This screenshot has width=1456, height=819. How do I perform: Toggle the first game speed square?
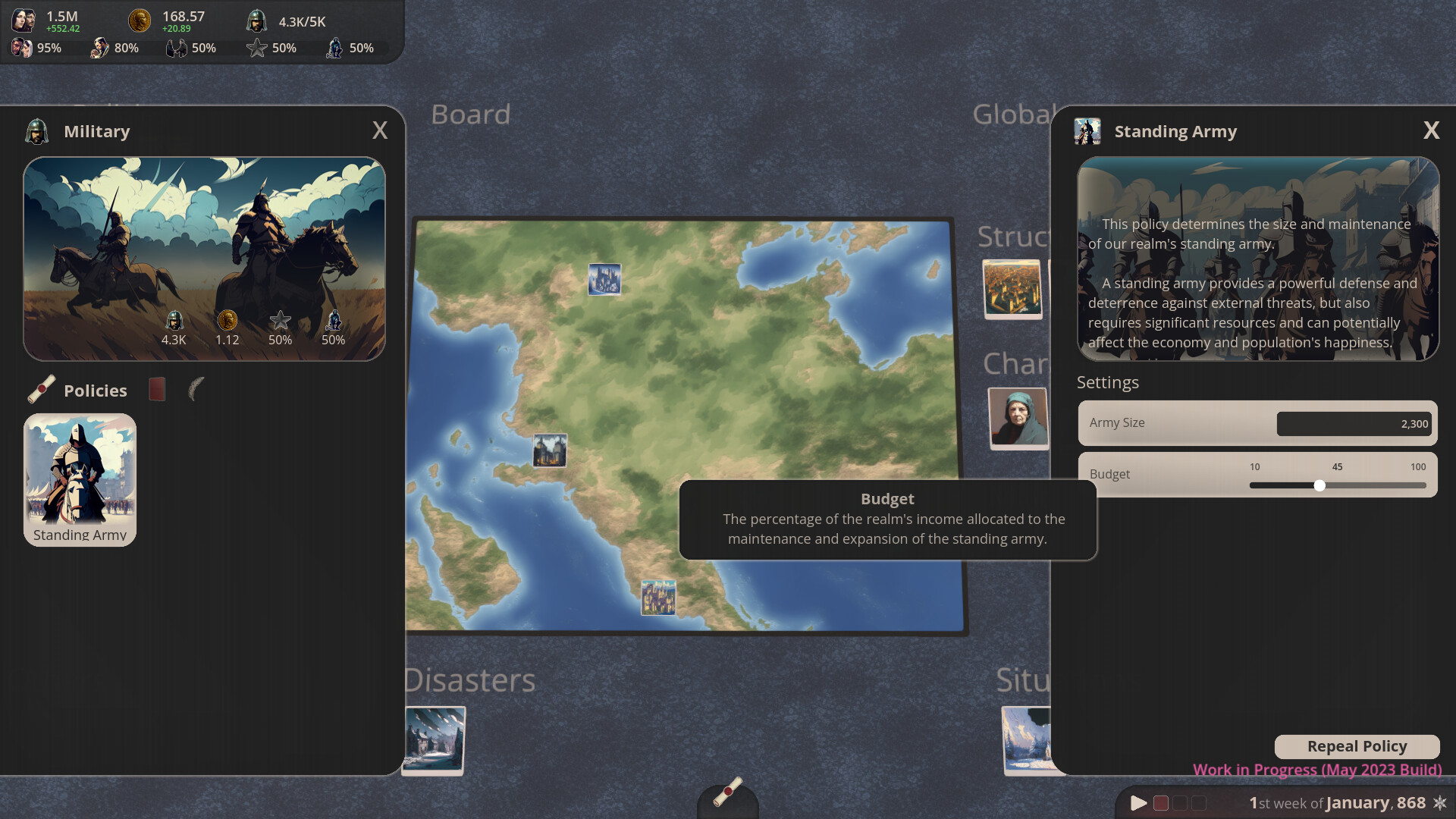[x=1161, y=802]
